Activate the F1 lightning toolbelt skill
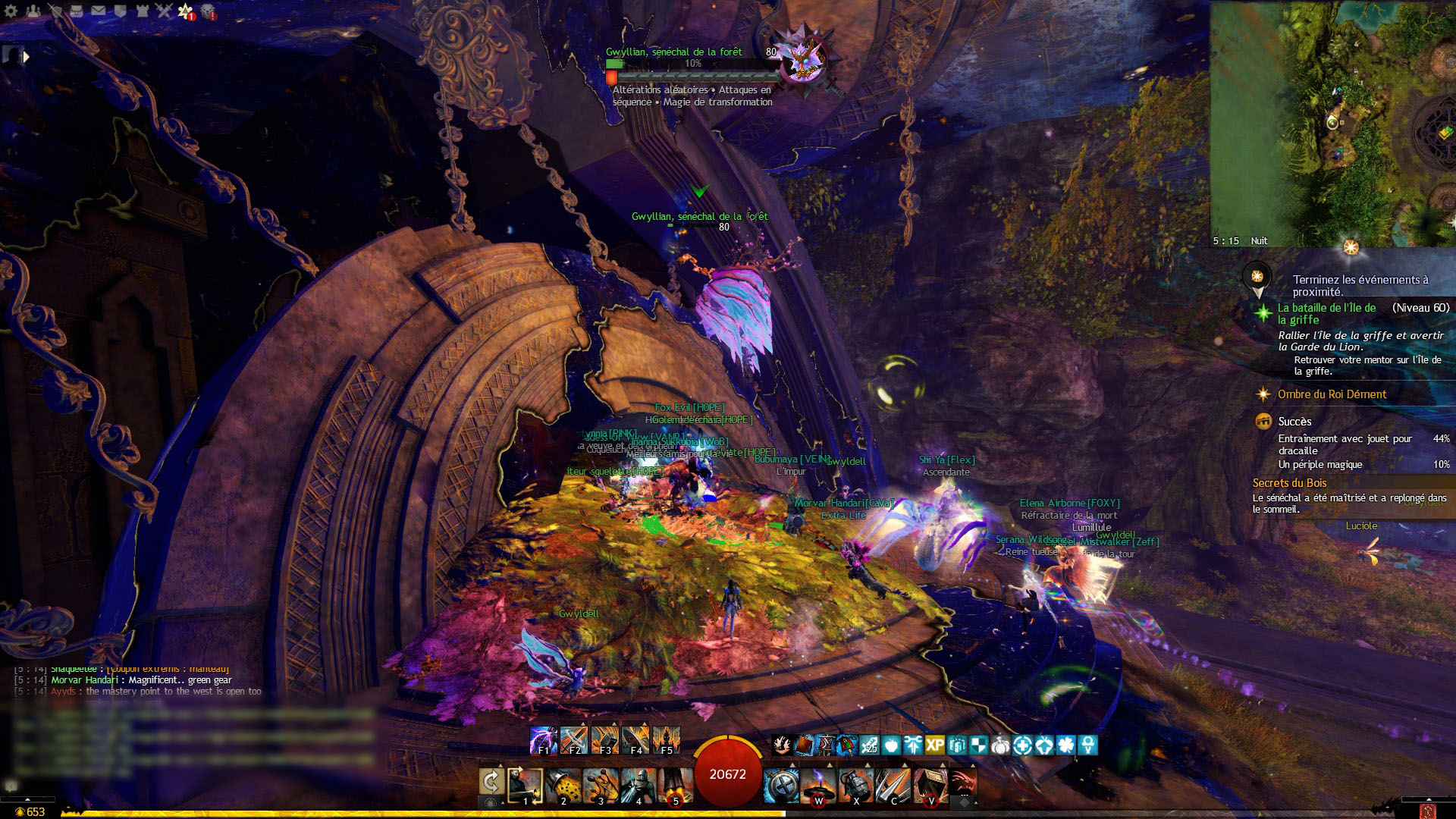 tap(543, 740)
